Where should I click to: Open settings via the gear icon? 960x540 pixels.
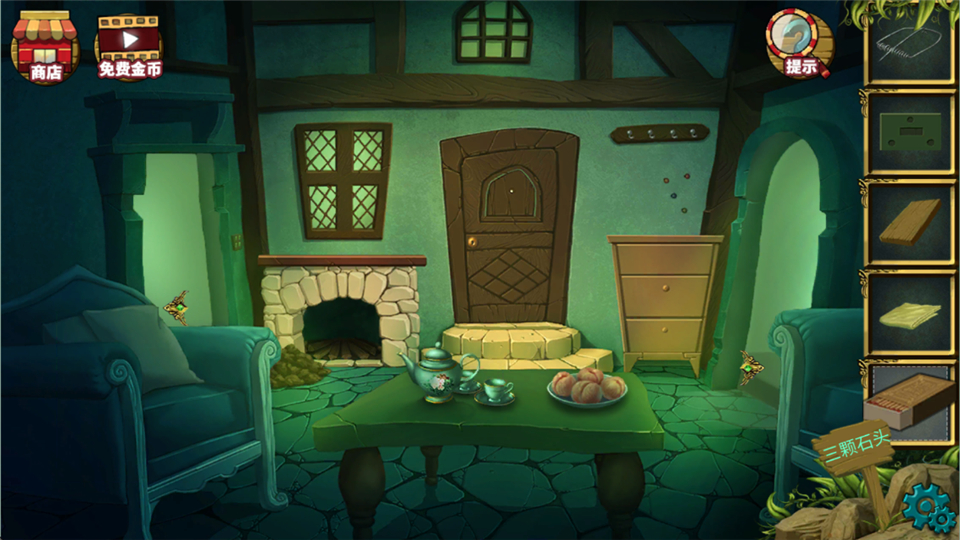point(928,510)
